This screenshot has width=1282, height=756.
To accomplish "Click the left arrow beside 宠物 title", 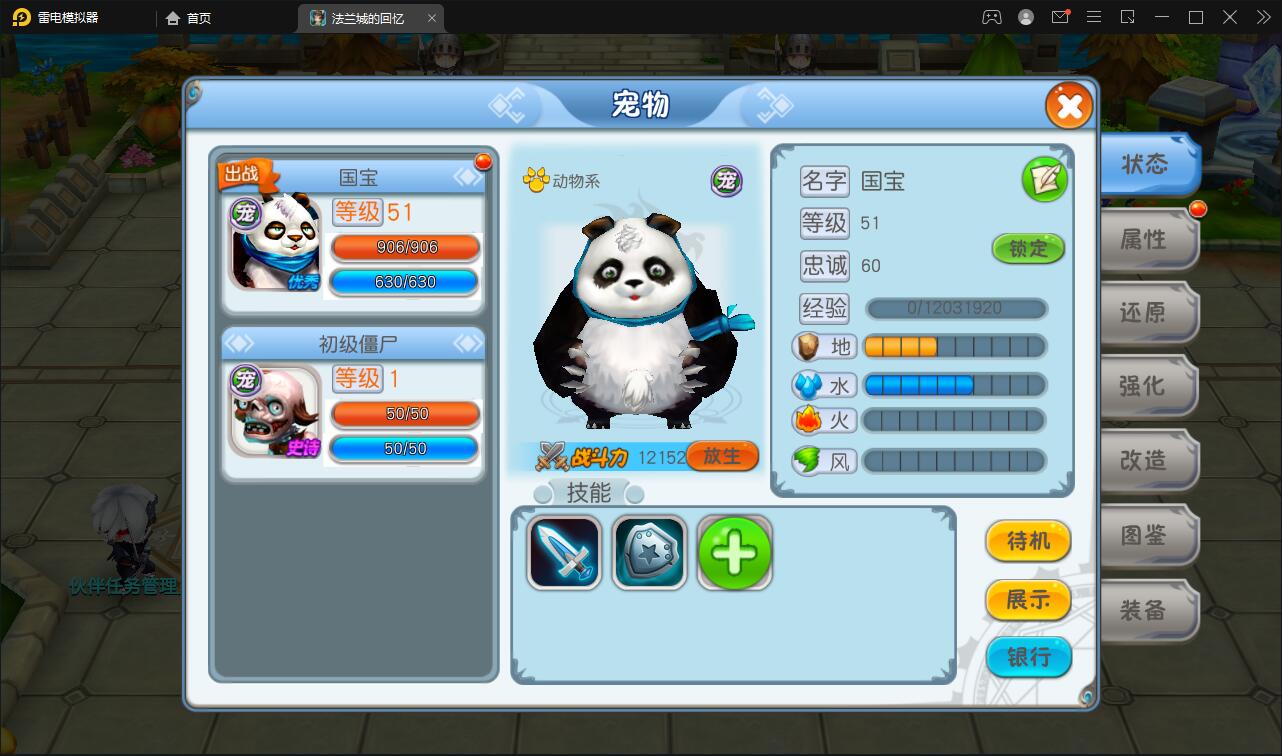I will (x=509, y=105).
